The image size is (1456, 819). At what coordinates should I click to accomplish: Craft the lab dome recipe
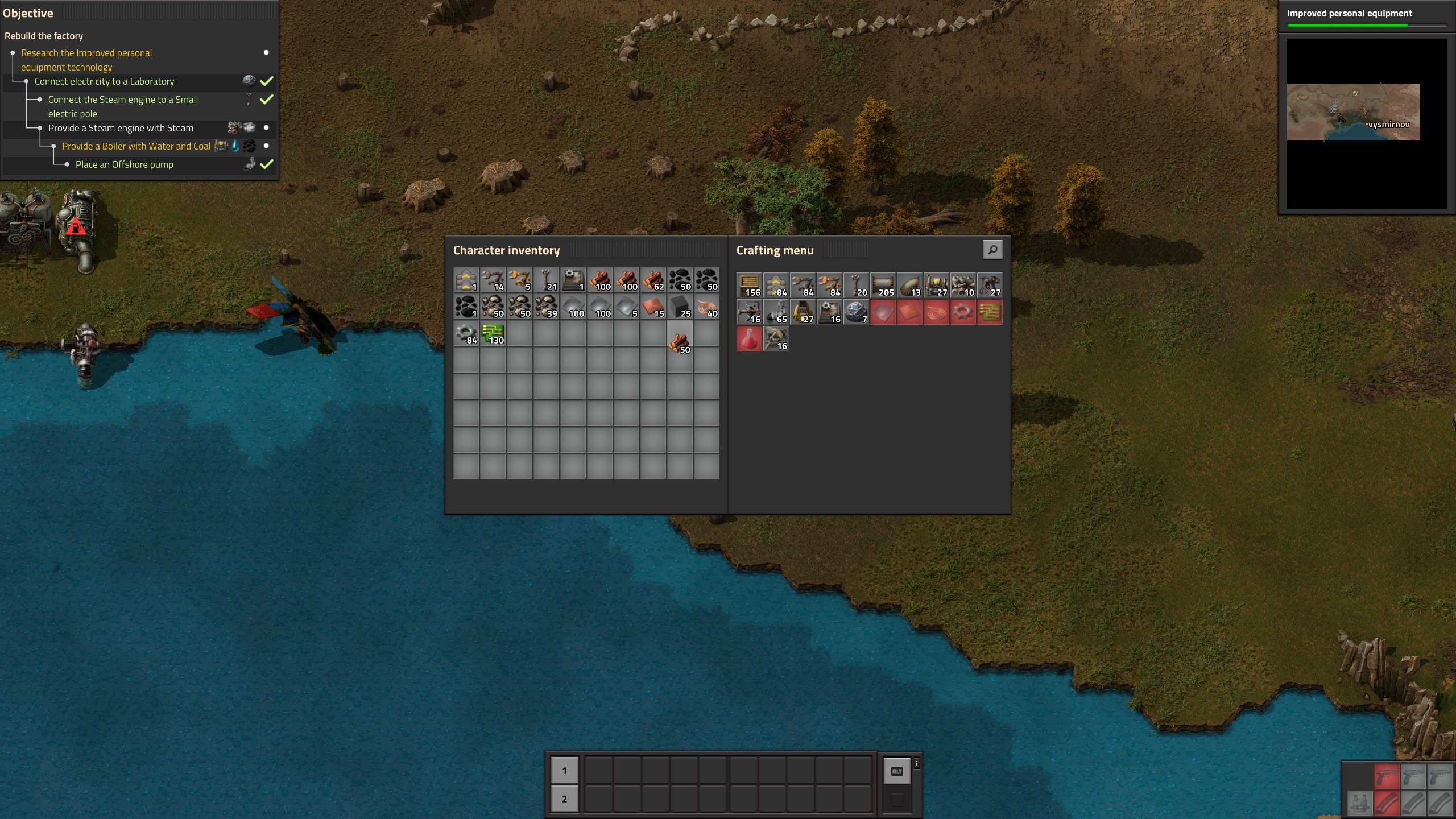pyautogui.click(x=856, y=312)
